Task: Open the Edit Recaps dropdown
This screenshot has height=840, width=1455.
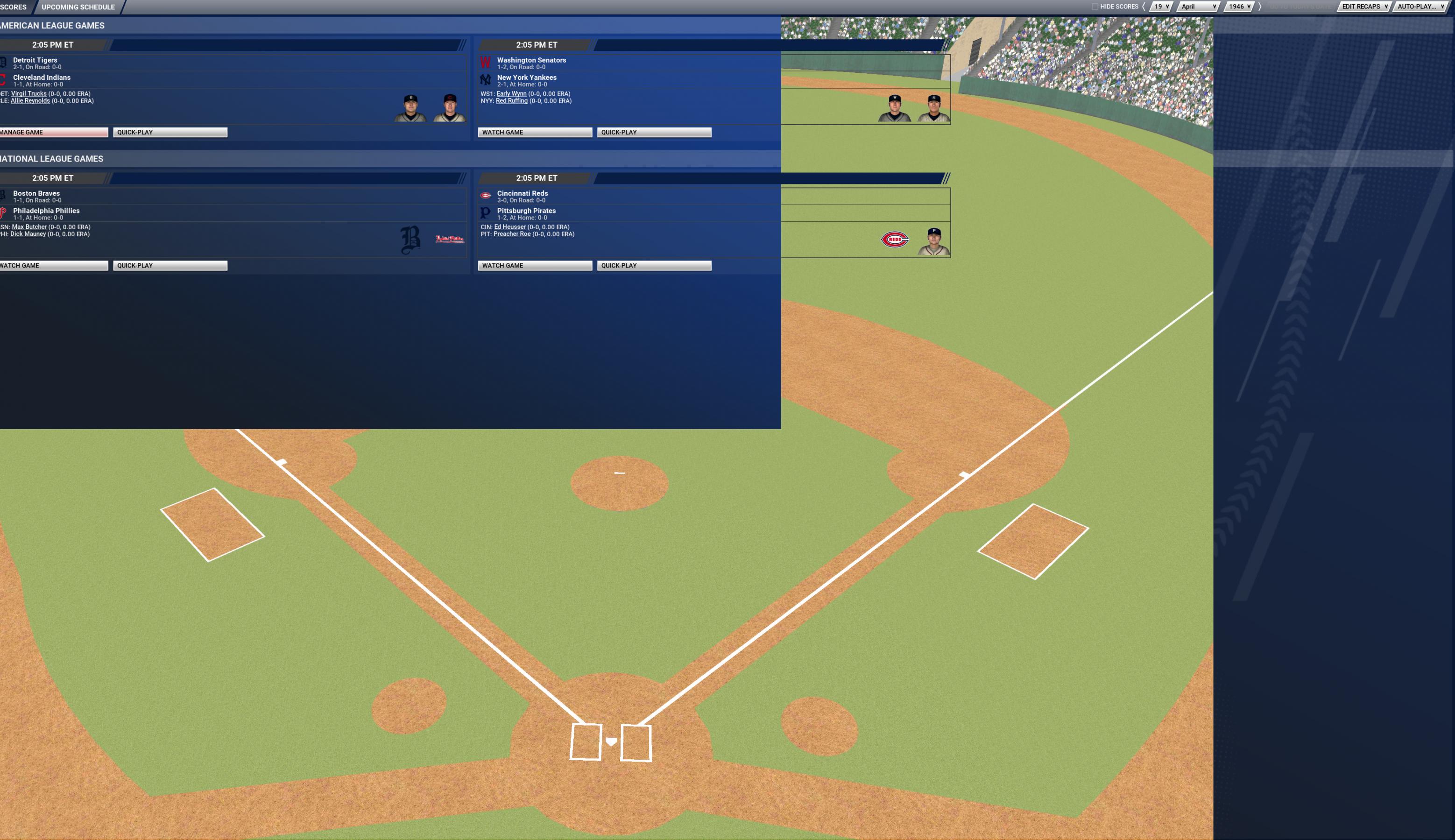Action: 1364,7
